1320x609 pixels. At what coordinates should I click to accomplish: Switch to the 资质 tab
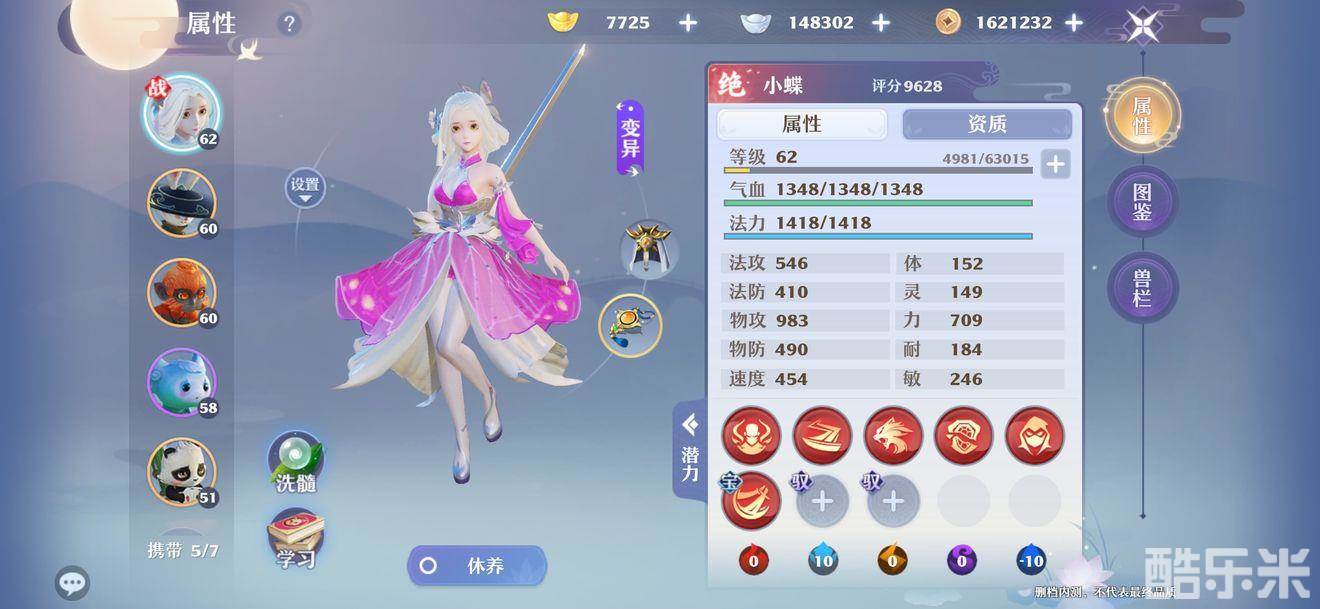point(987,124)
